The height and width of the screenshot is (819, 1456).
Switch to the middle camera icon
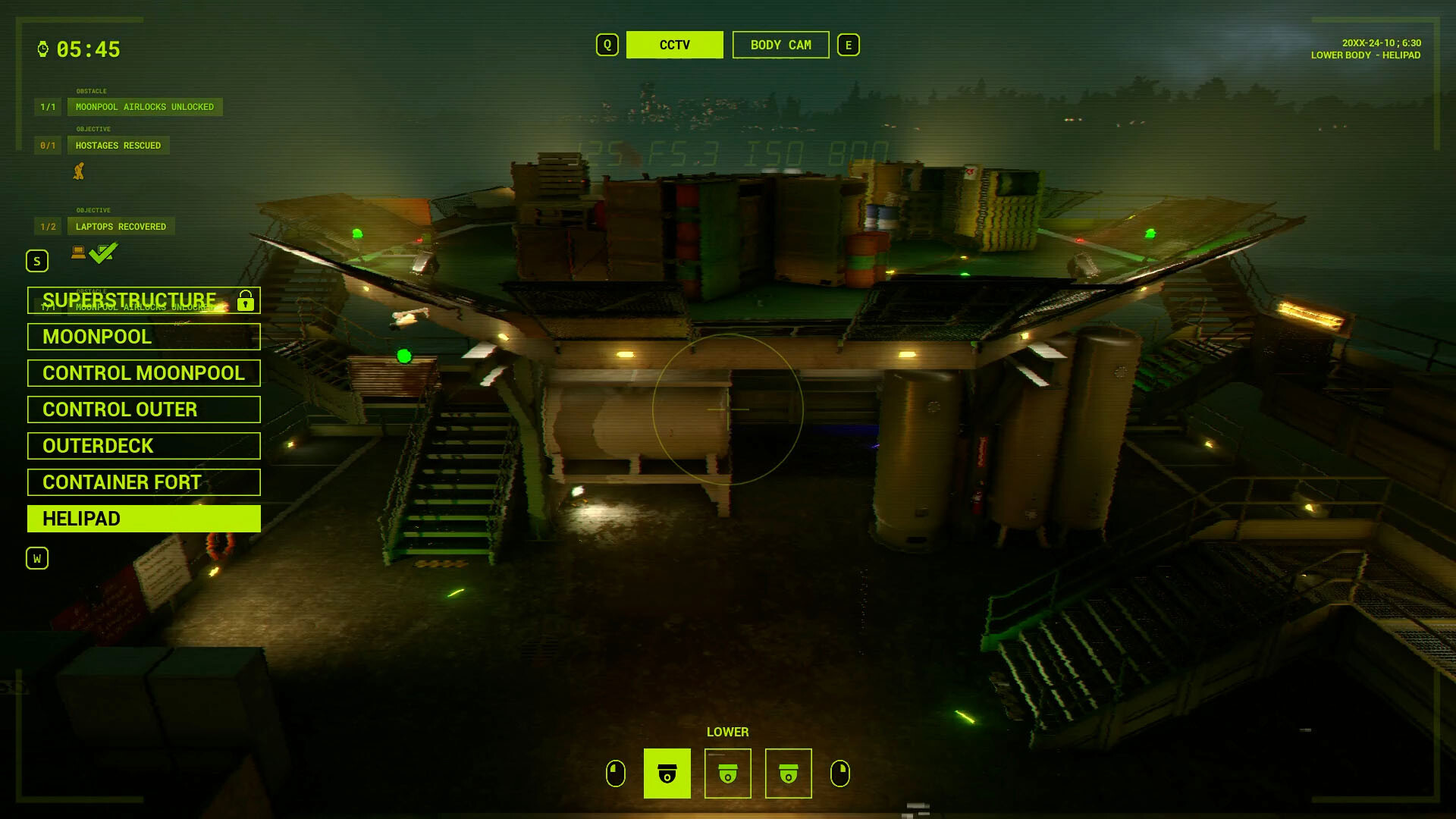point(727,773)
